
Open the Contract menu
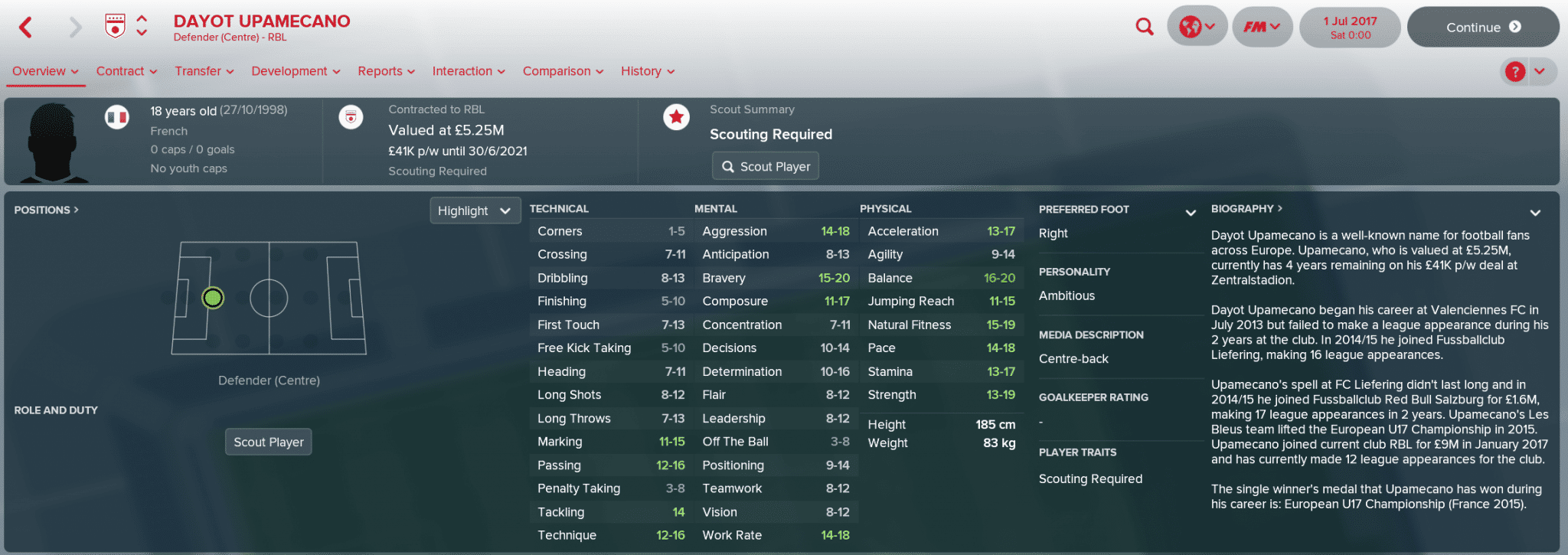[x=126, y=71]
